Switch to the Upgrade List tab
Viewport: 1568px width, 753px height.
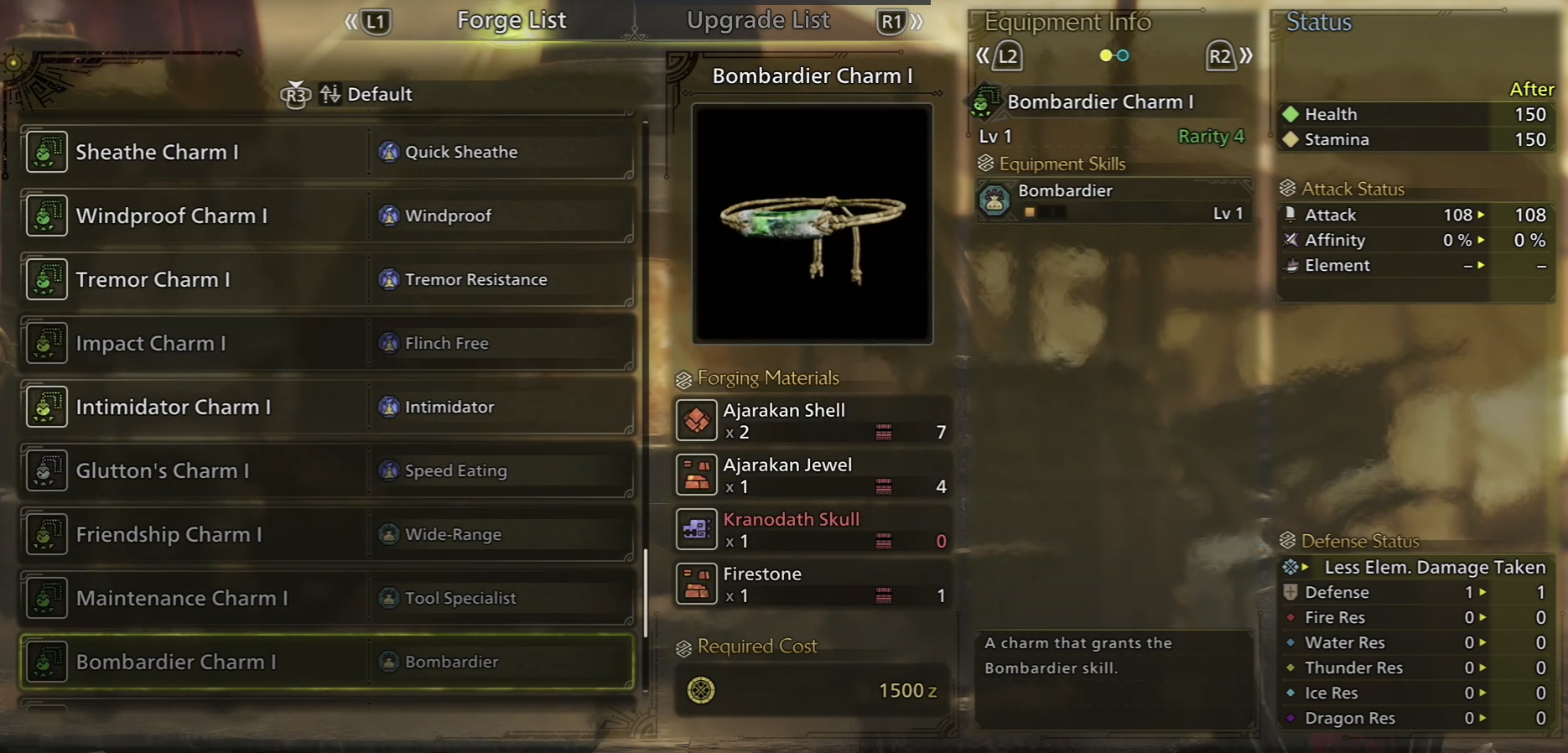(758, 20)
